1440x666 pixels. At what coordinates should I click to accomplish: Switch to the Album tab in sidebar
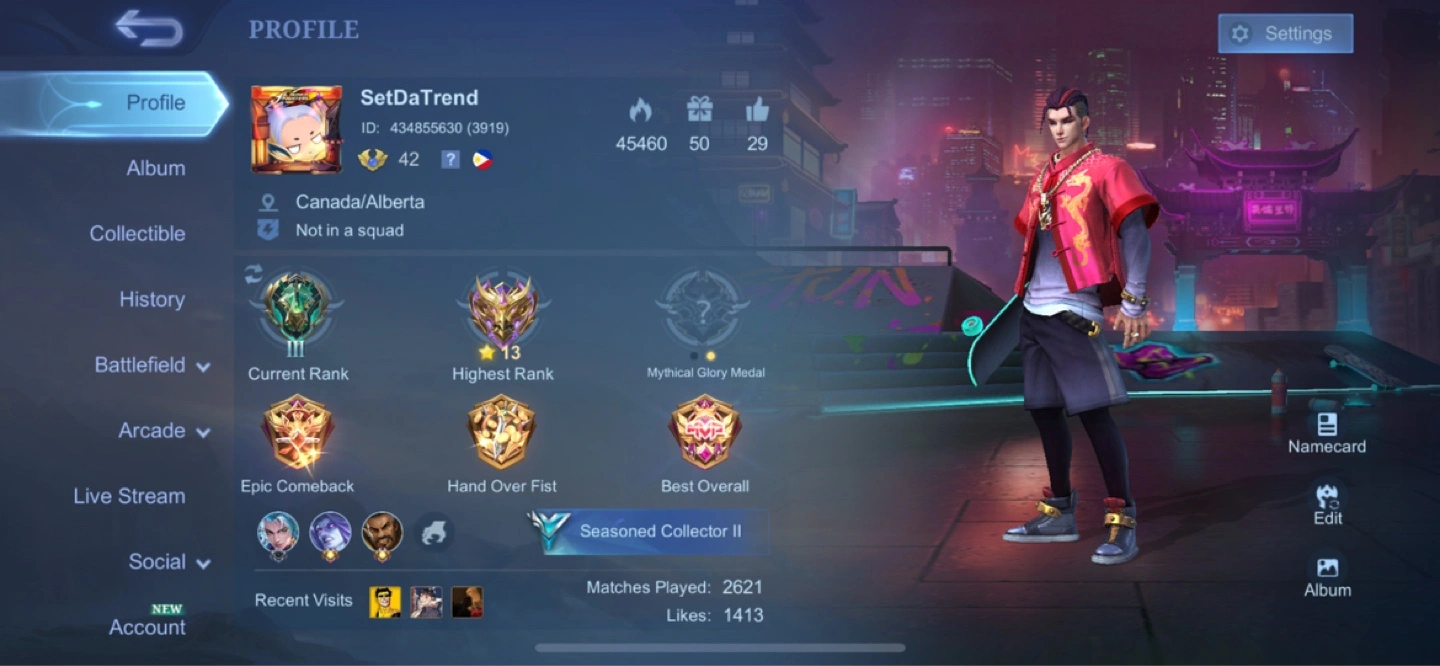click(x=155, y=168)
